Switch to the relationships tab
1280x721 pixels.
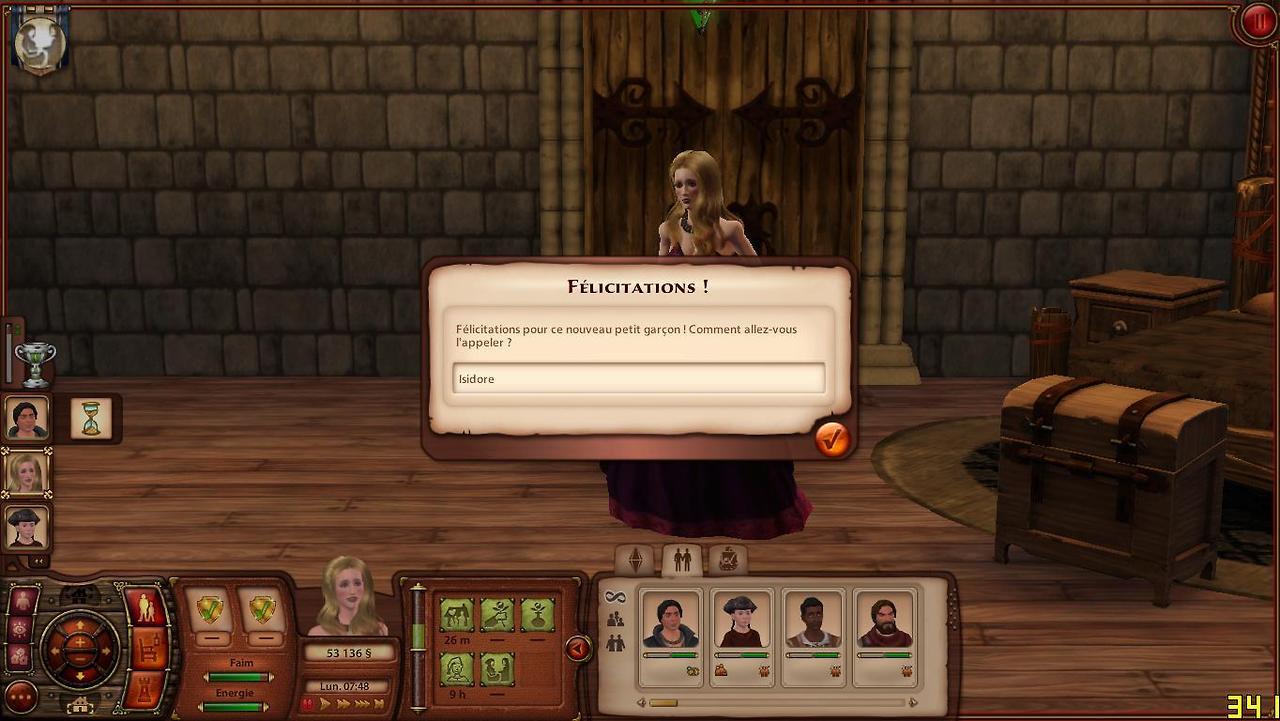coord(682,560)
